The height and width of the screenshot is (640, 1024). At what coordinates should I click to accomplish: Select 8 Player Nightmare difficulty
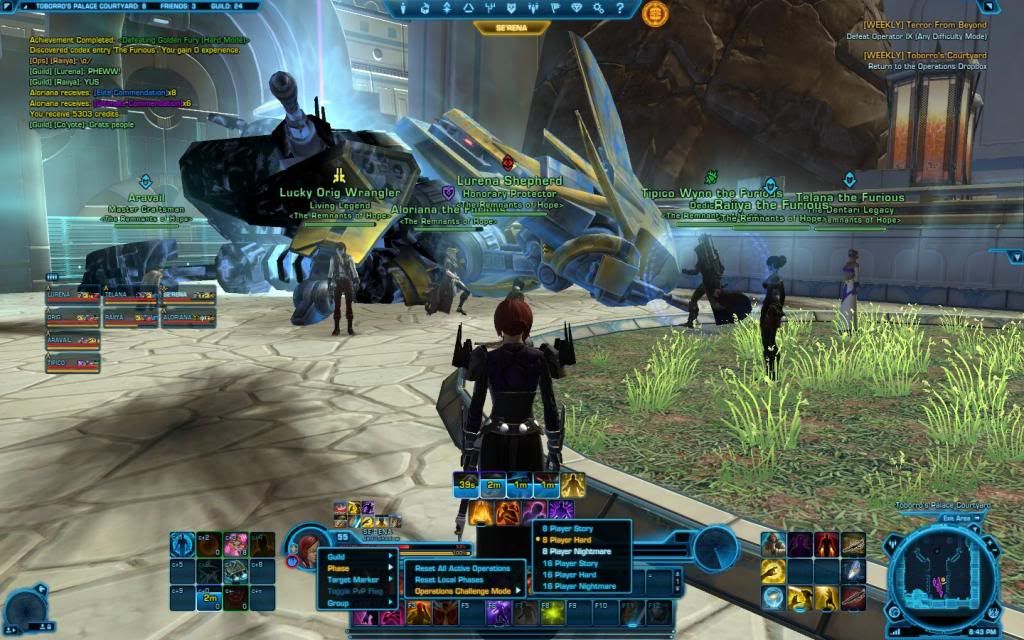pyautogui.click(x=576, y=551)
